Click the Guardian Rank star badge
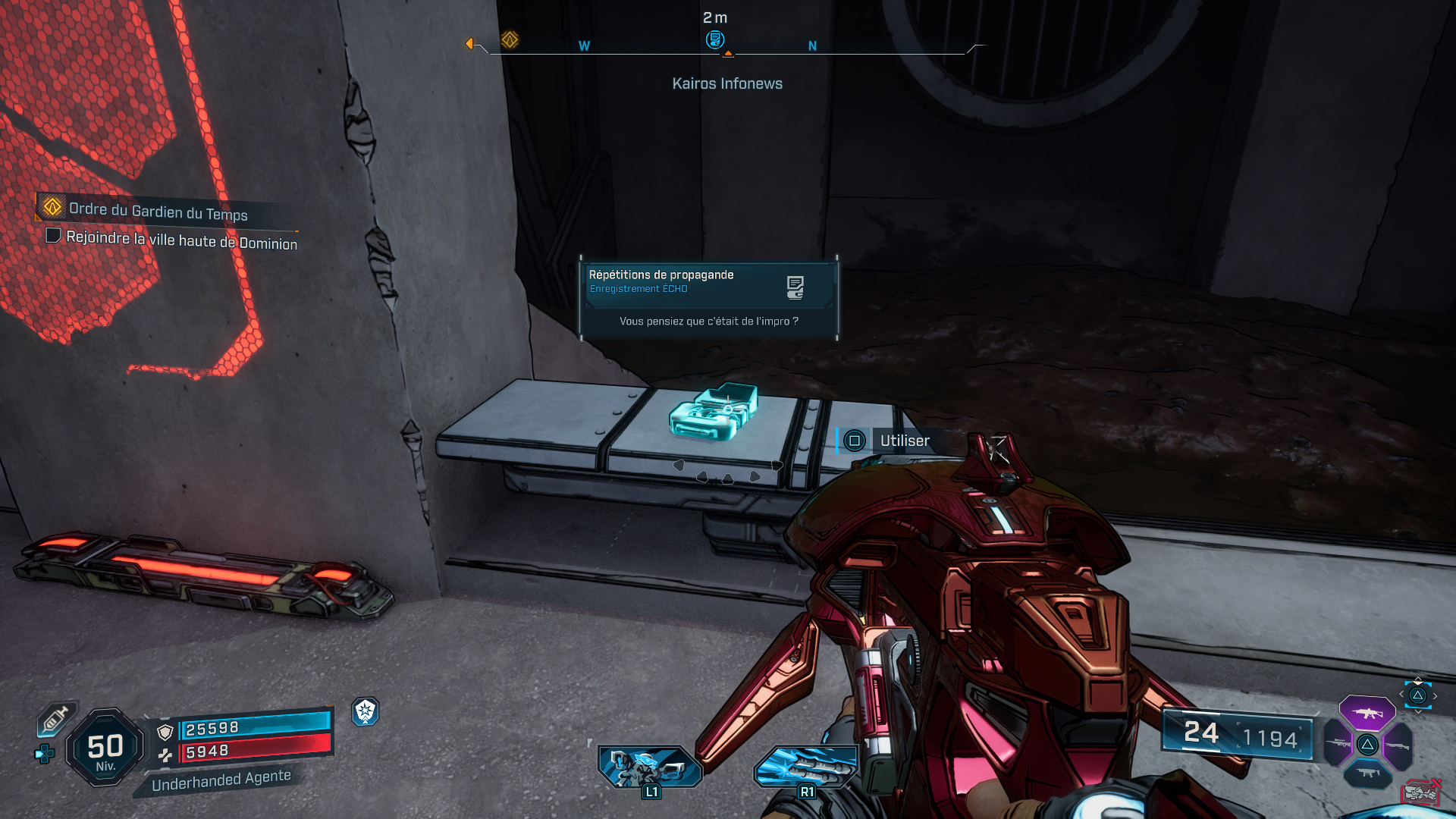The height and width of the screenshot is (819, 1456). click(366, 713)
